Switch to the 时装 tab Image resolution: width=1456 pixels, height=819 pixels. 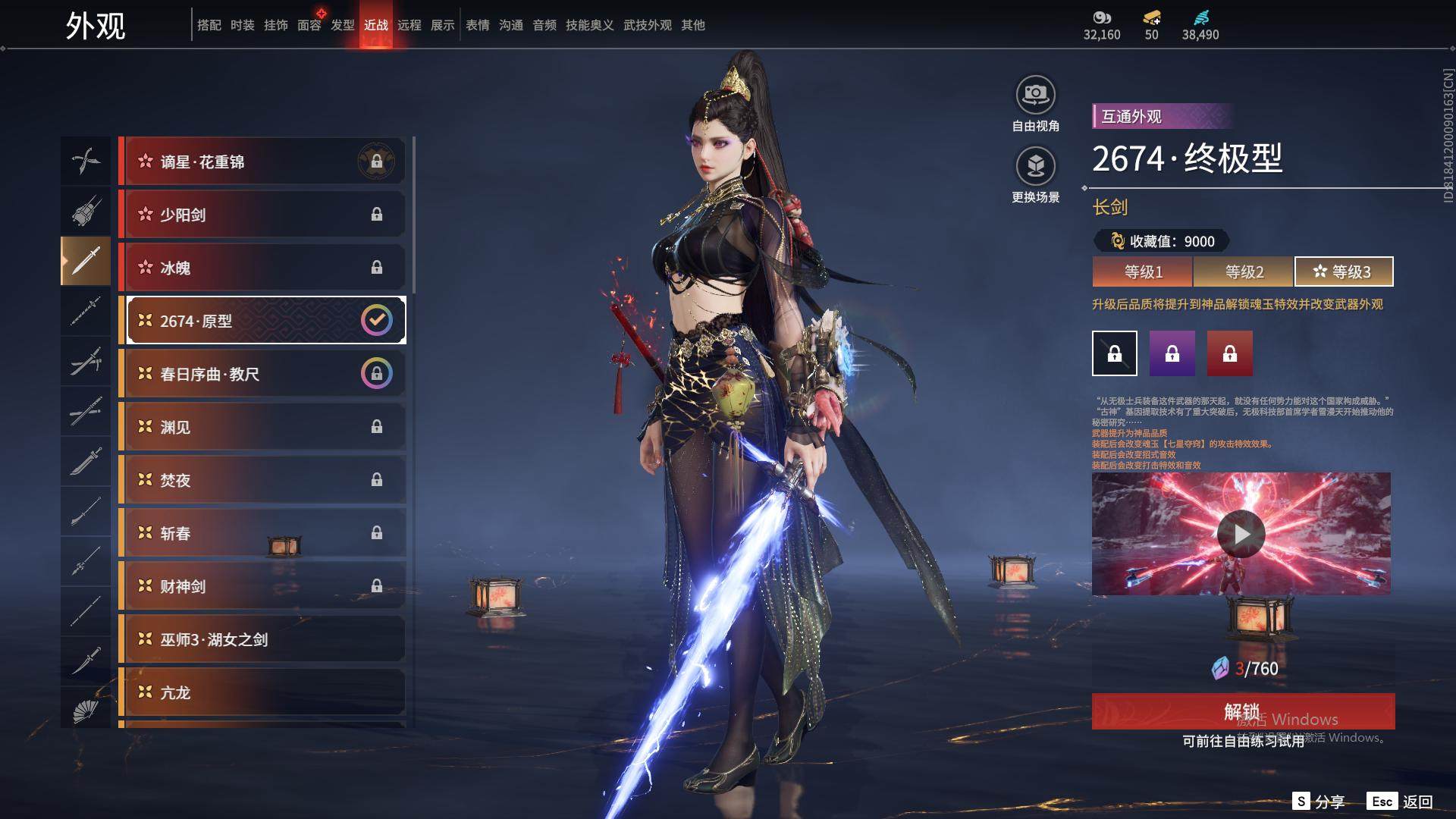coord(243,25)
